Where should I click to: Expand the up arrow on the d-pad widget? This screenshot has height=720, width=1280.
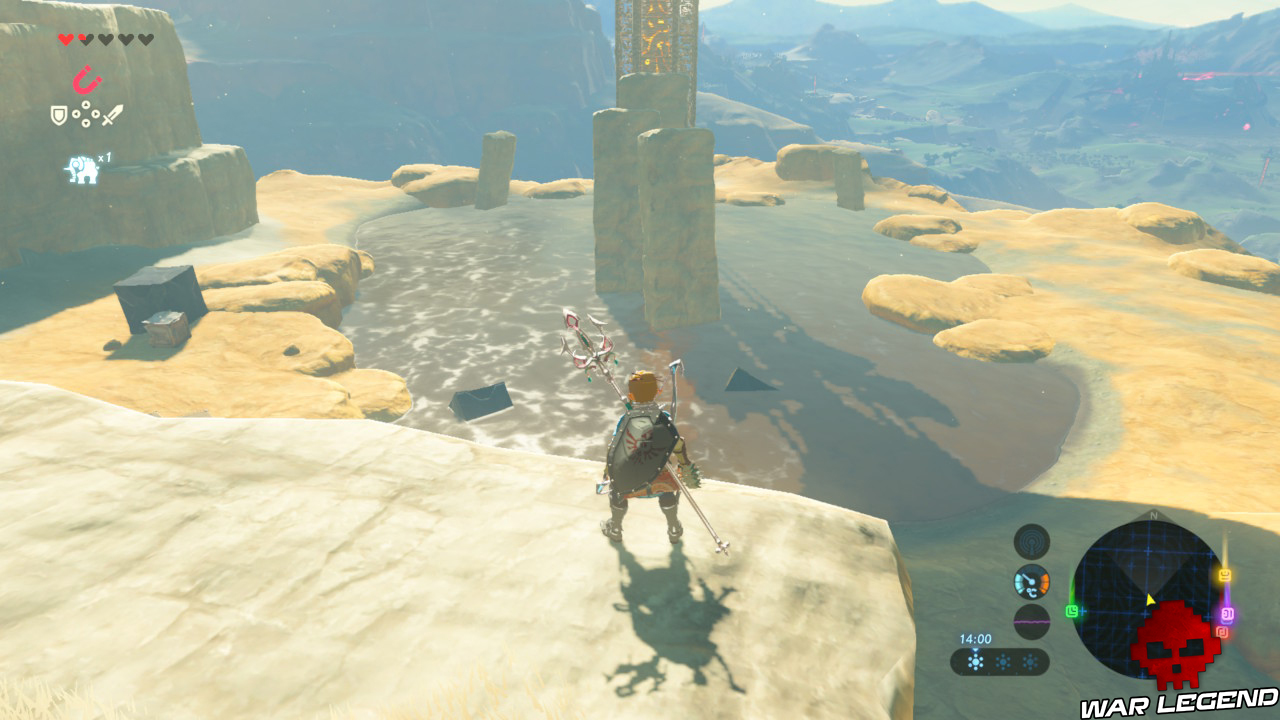coord(86,104)
